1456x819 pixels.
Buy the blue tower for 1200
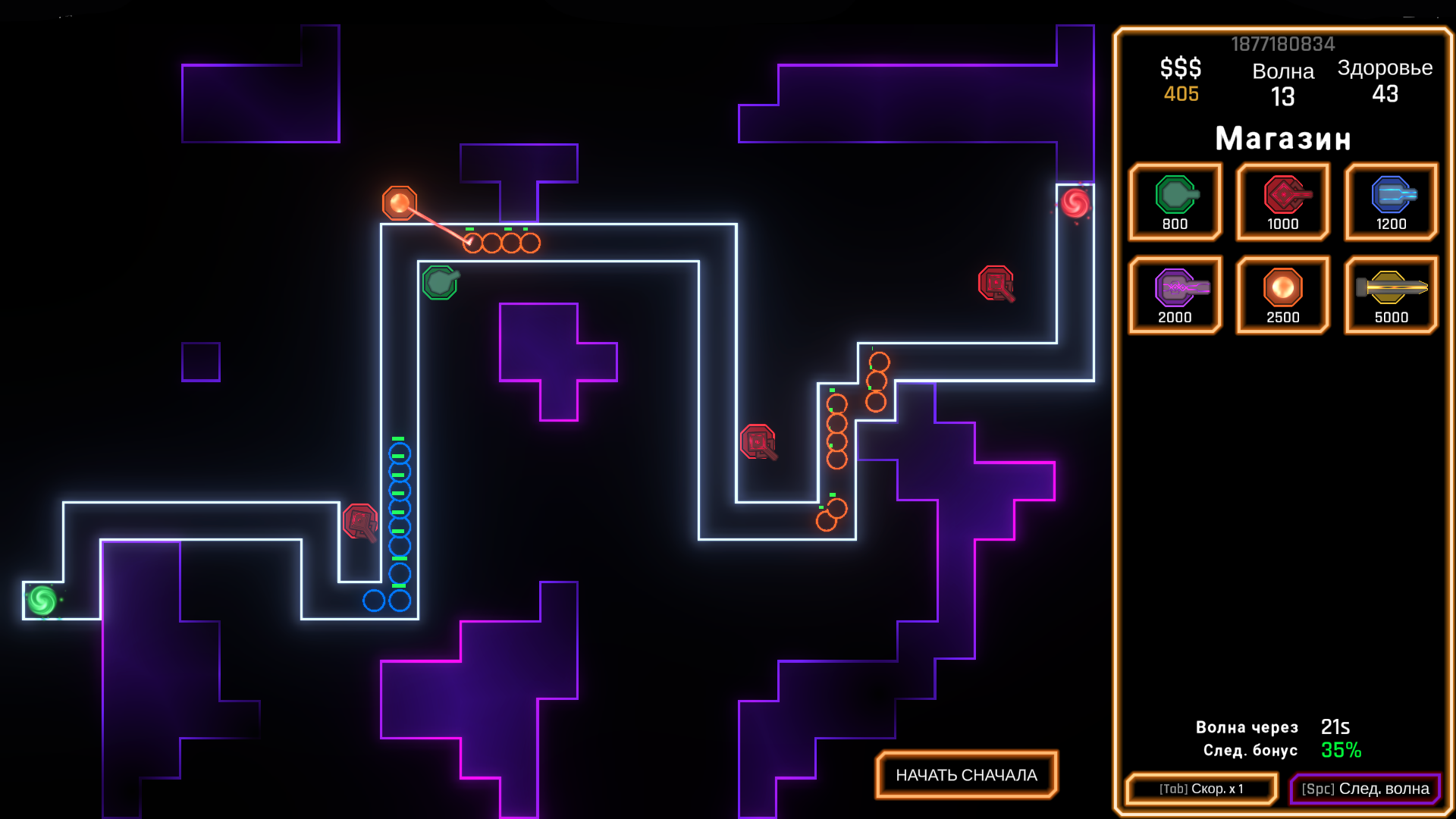click(x=1390, y=201)
